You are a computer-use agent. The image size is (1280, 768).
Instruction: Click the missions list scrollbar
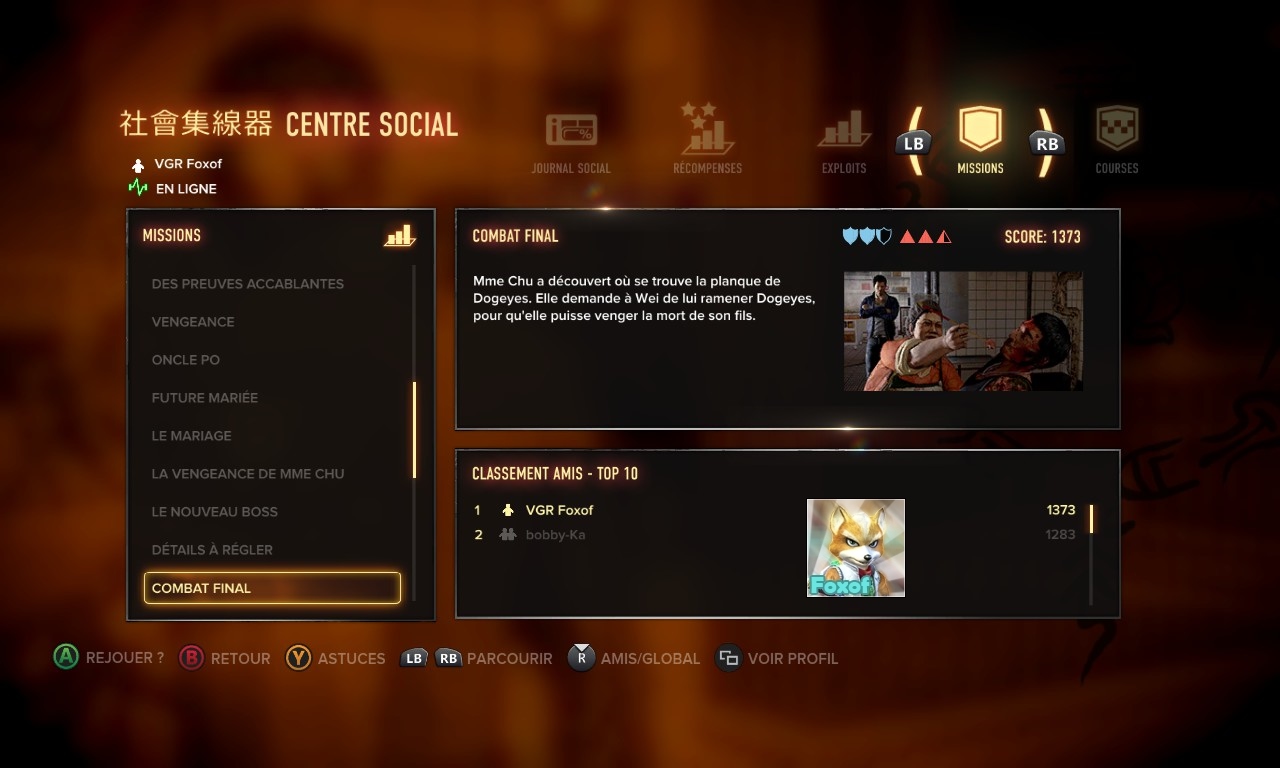pos(414,430)
